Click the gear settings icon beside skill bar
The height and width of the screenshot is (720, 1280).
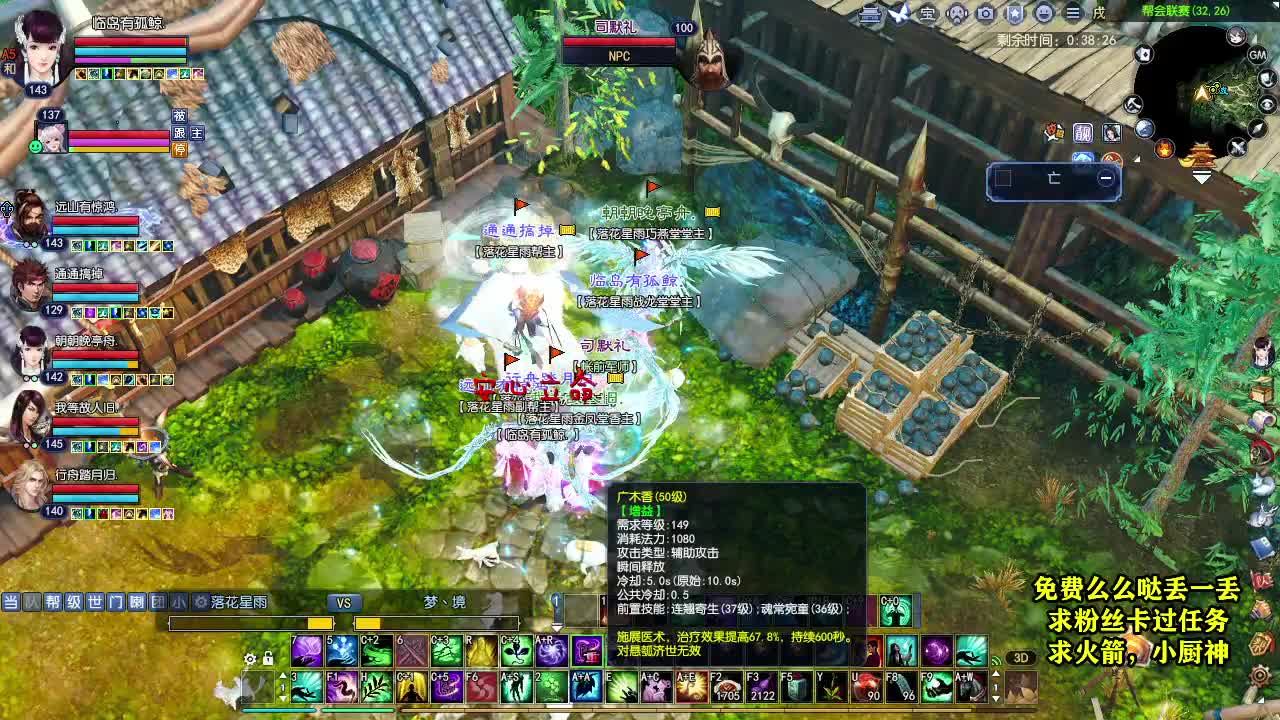(x=250, y=659)
